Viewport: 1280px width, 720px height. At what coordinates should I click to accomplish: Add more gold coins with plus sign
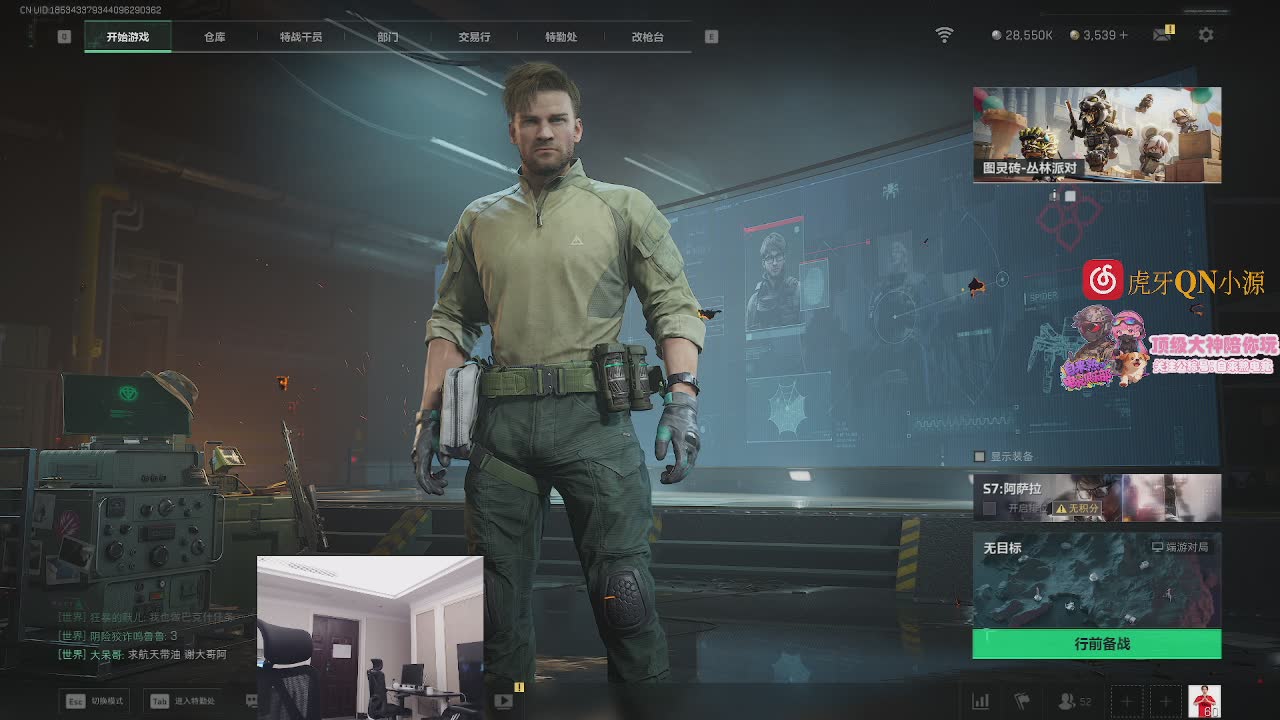[1123, 35]
